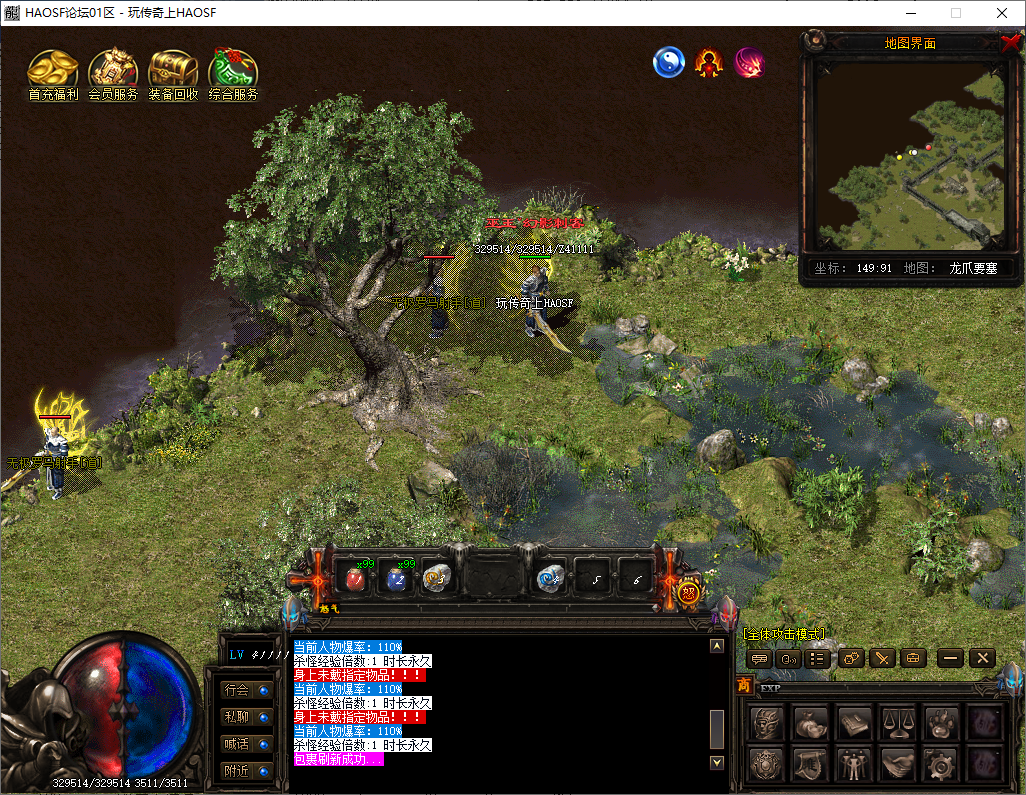Viewport: 1026px width, 795px height.
Task: Activate the fiery red figure buff icon
Action: point(709,63)
